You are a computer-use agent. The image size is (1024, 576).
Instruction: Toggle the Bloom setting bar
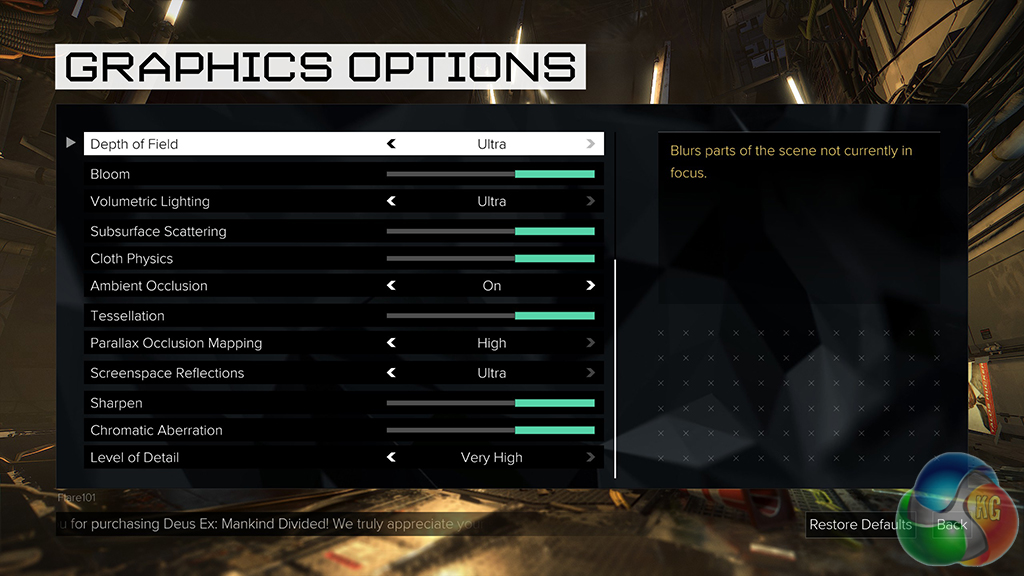pyautogui.click(x=490, y=174)
